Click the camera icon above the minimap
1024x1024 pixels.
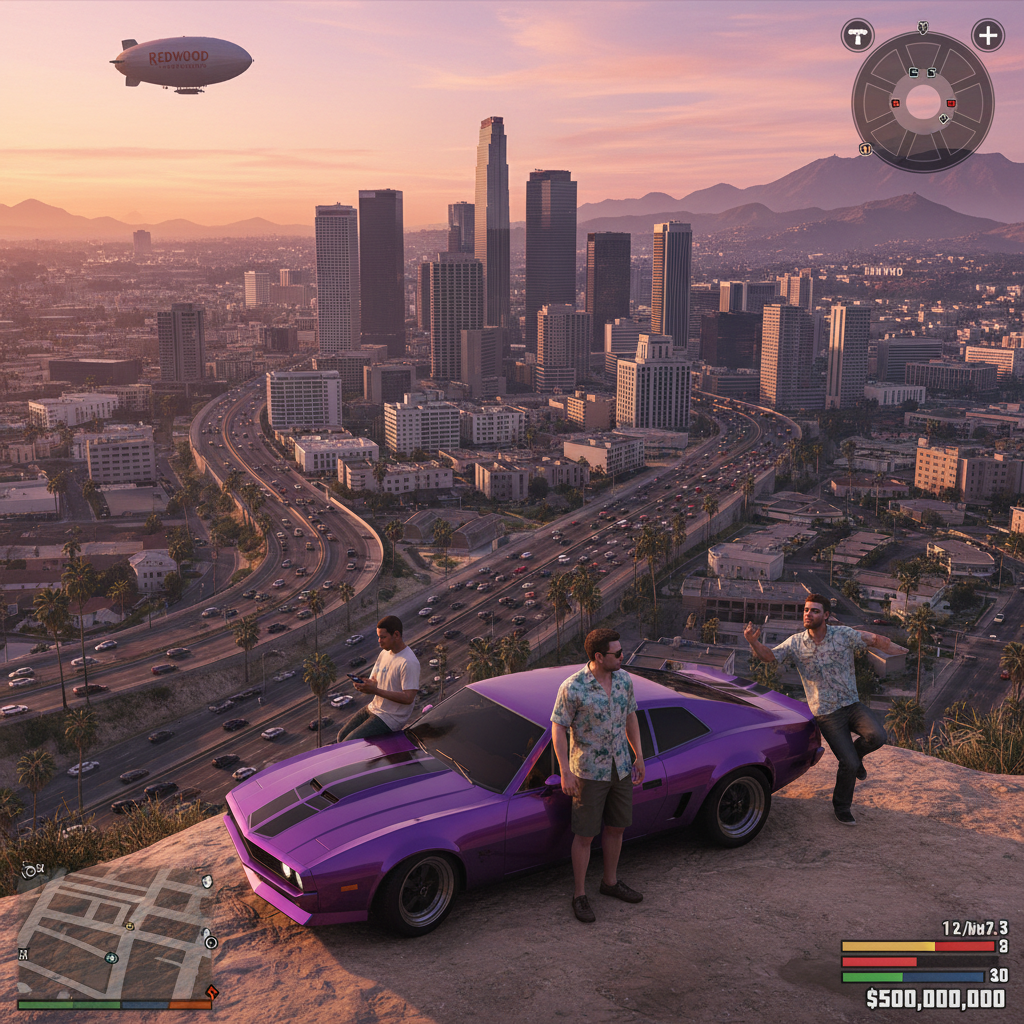pyautogui.click(x=29, y=870)
